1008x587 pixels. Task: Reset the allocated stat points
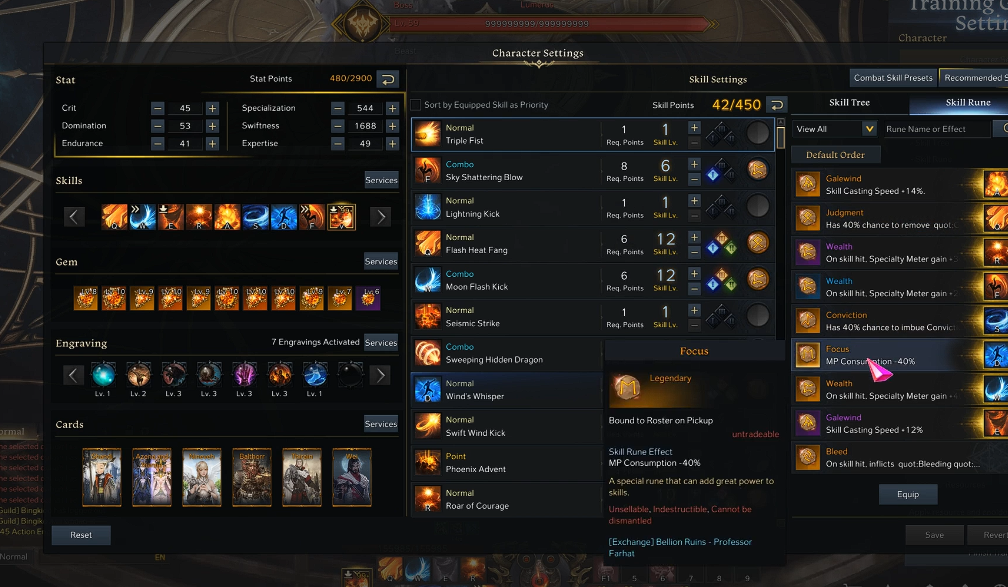[386, 79]
